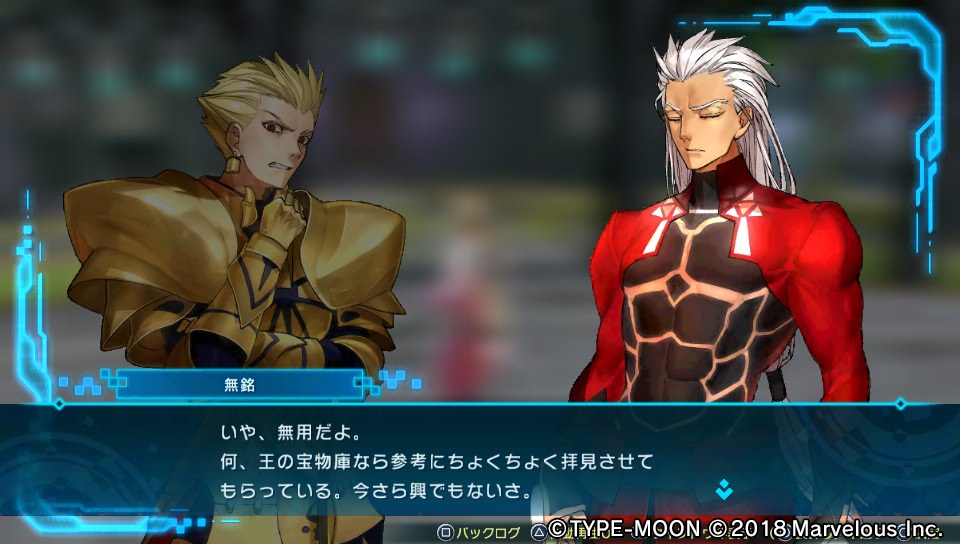Image resolution: width=960 pixels, height=544 pixels.
Task: Advance dialogue with the blue arrow indicator
Action: point(723,489)
